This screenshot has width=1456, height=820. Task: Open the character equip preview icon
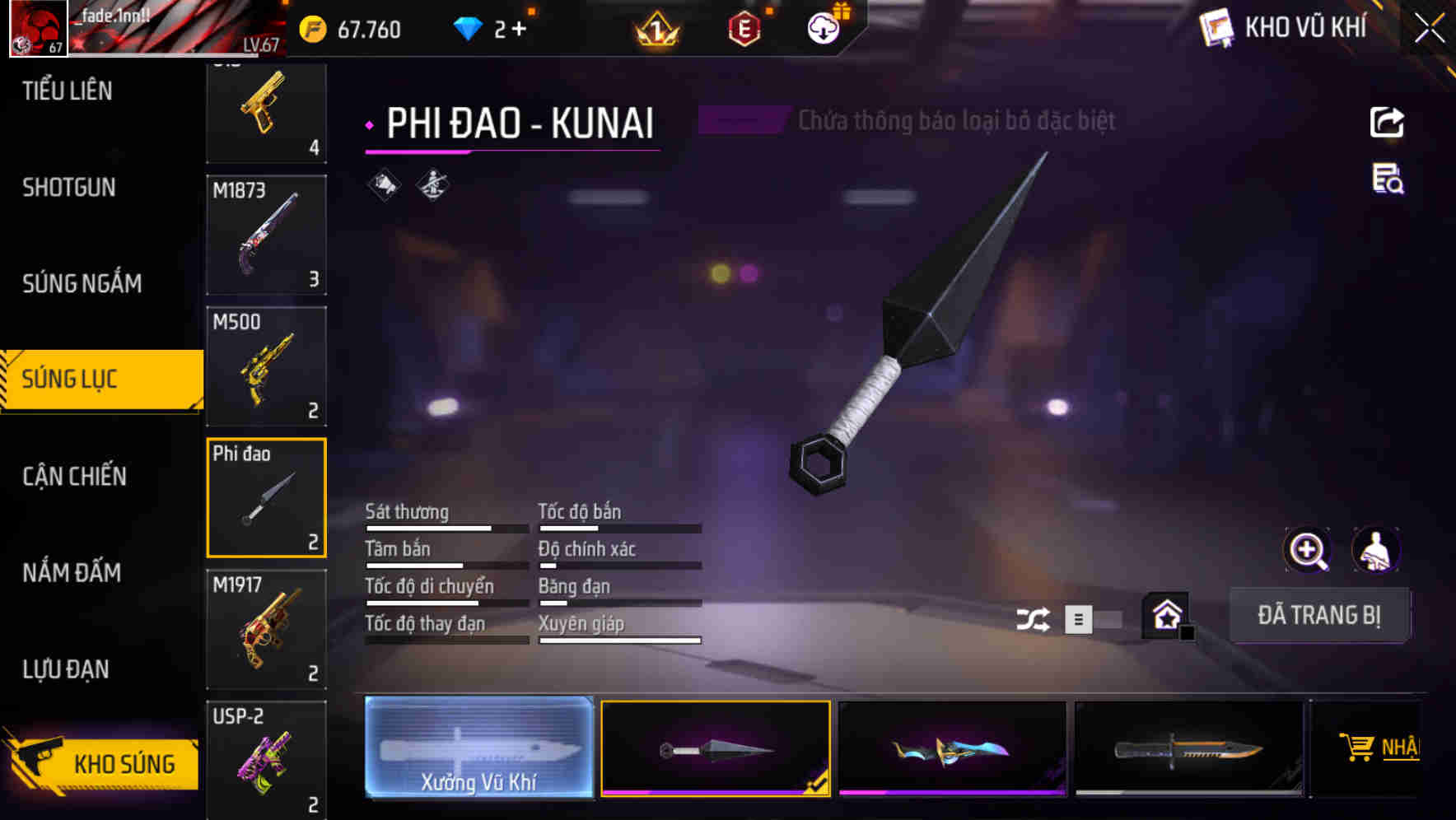1376,550
